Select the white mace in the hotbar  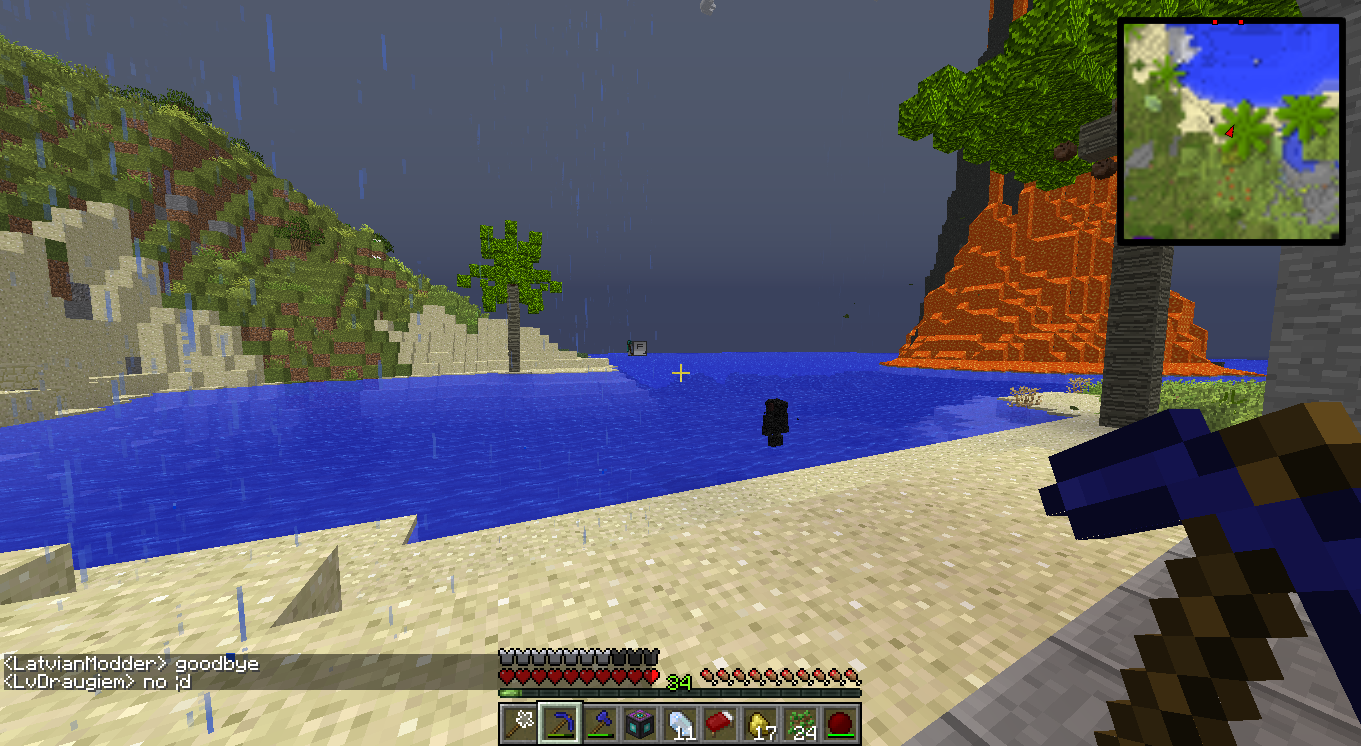(x=520, y=723)
